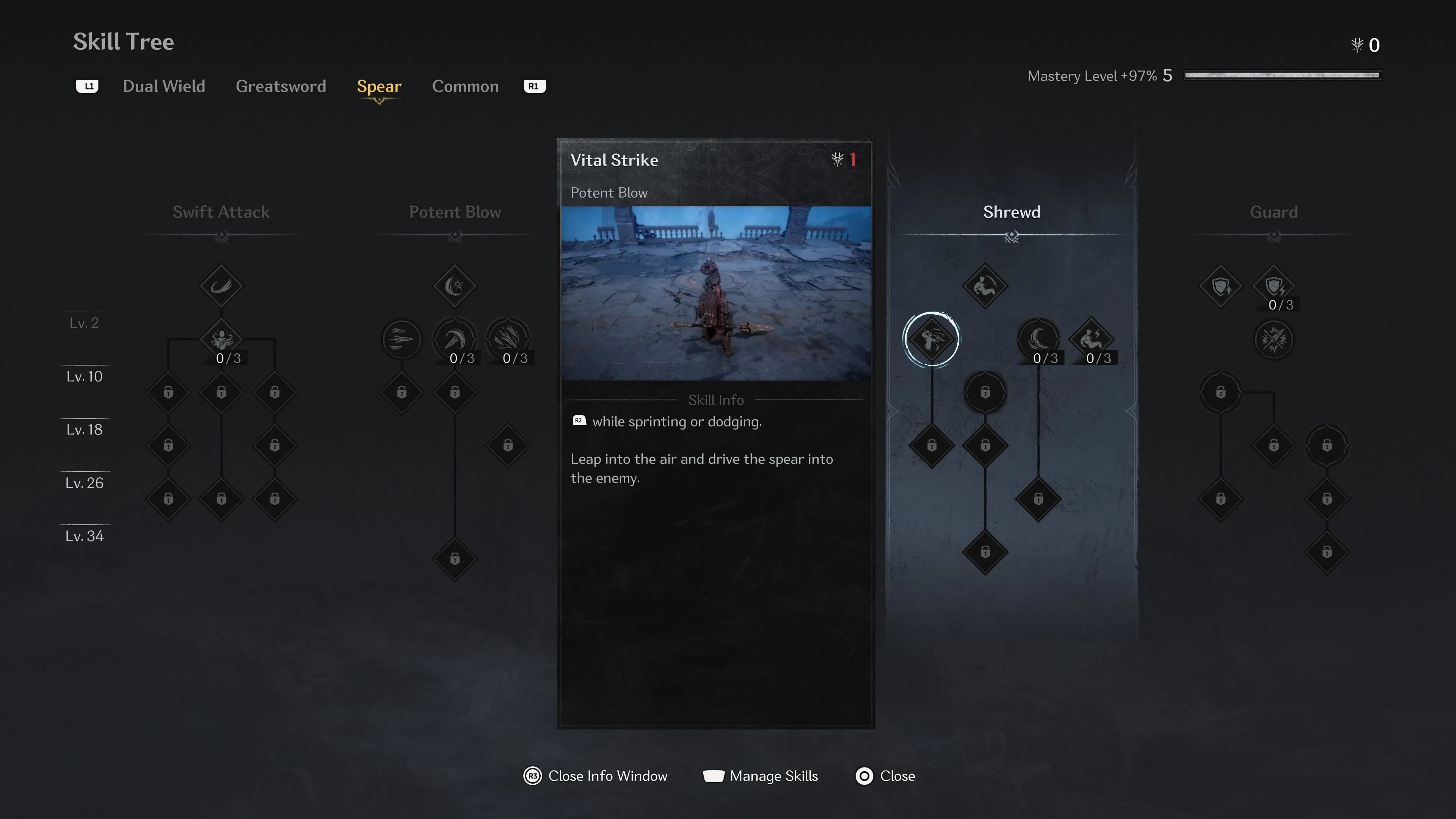This screenshot has height=819, width=1456.
Task: Choose the top-left Guard shield node
Action: (1220, 286)
